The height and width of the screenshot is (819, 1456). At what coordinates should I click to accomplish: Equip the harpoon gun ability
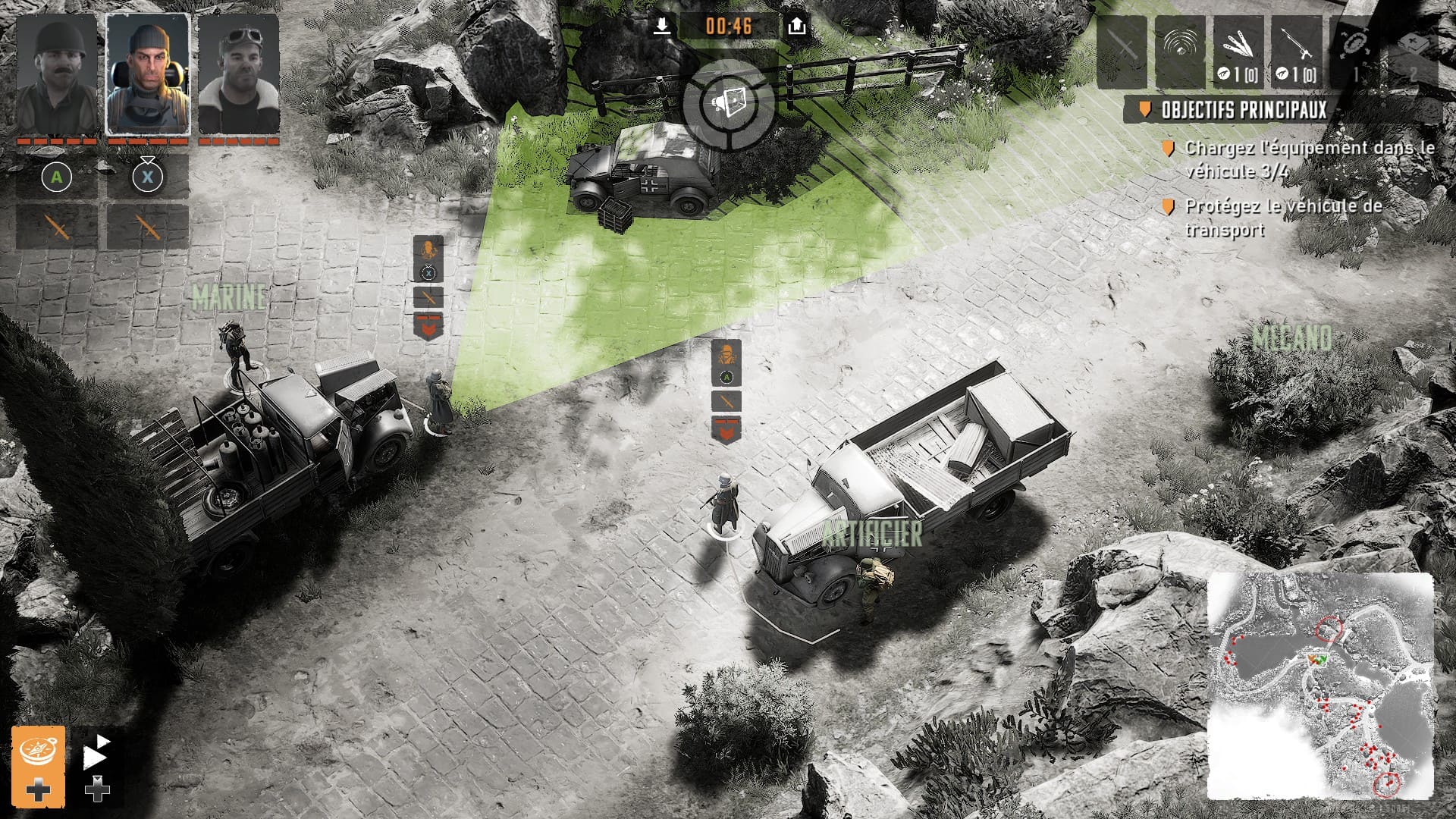click(x=1297, y=52)
